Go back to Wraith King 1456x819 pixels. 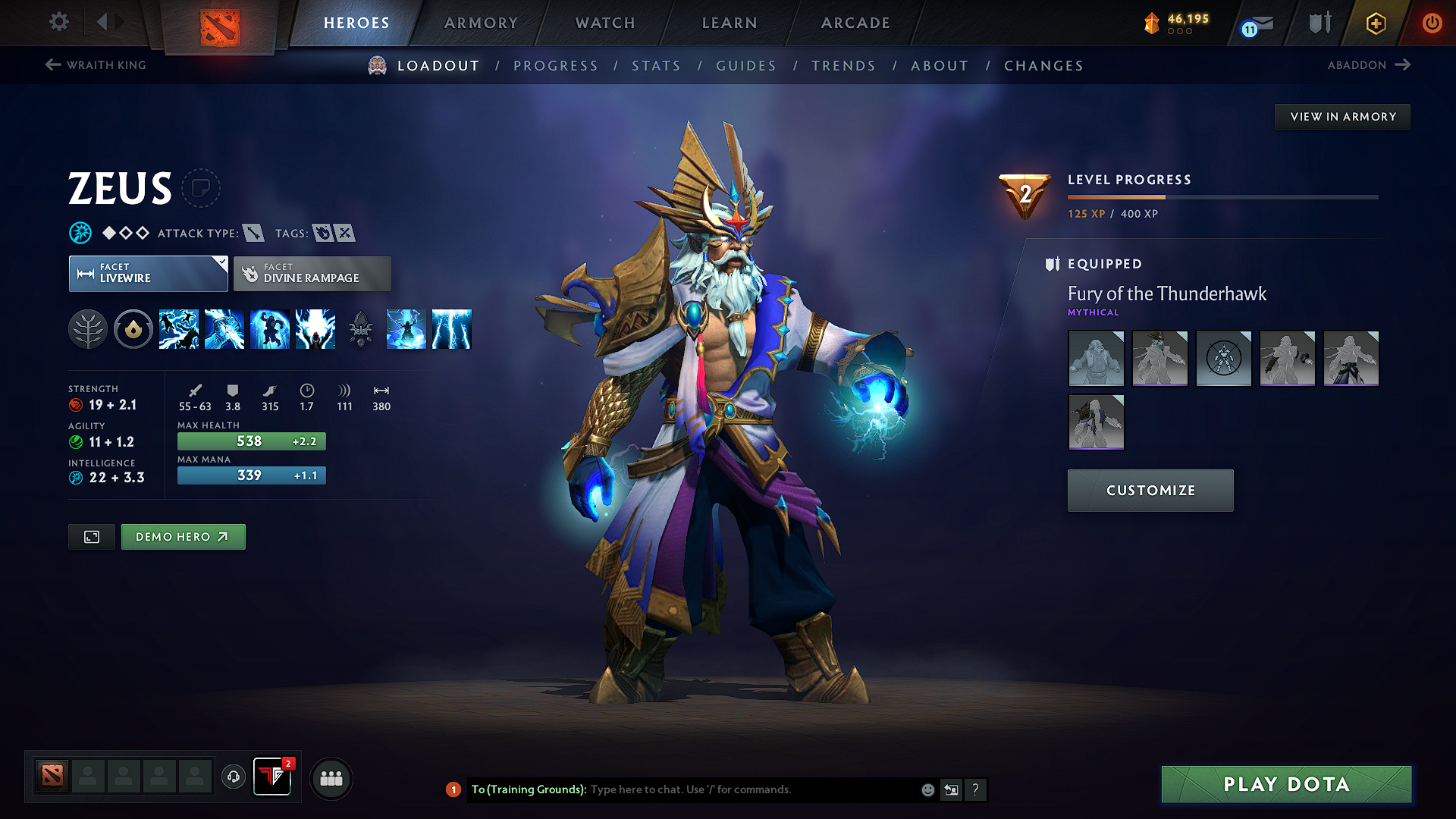[x=94, y=65]
